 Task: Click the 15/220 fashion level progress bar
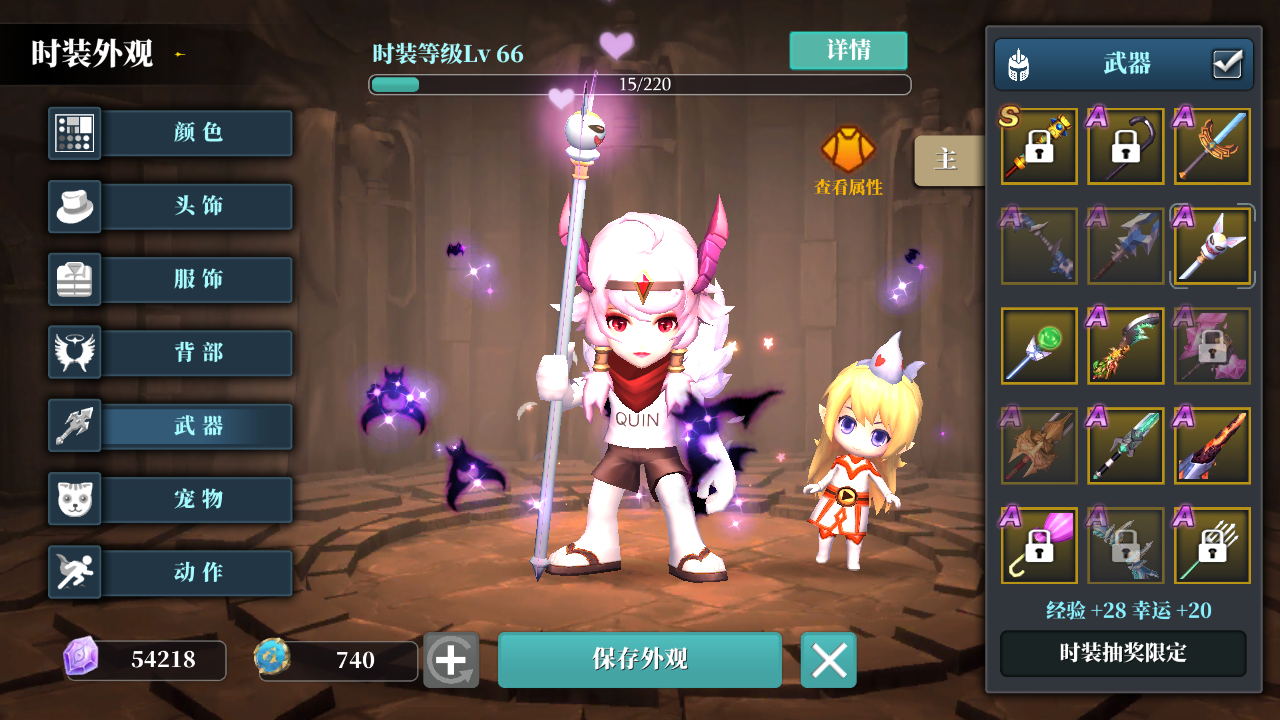pyautogui.click(x=640, y=84)
